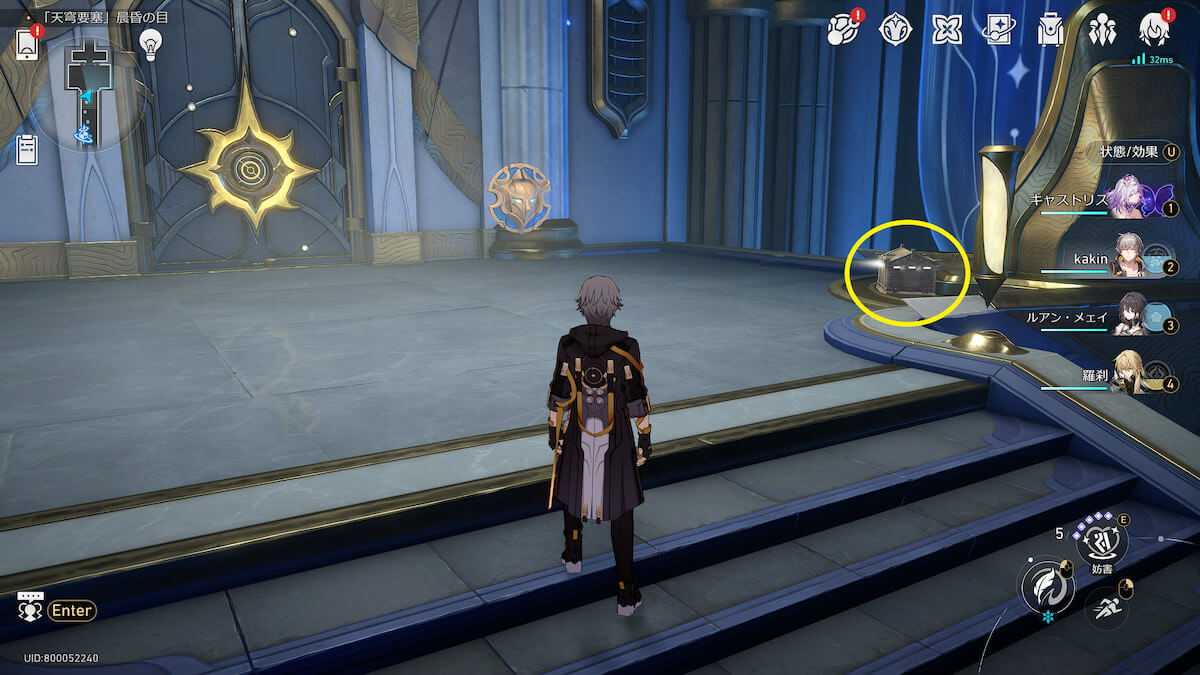
Task: Click the lightbulb hint icon
Action: 150,43
